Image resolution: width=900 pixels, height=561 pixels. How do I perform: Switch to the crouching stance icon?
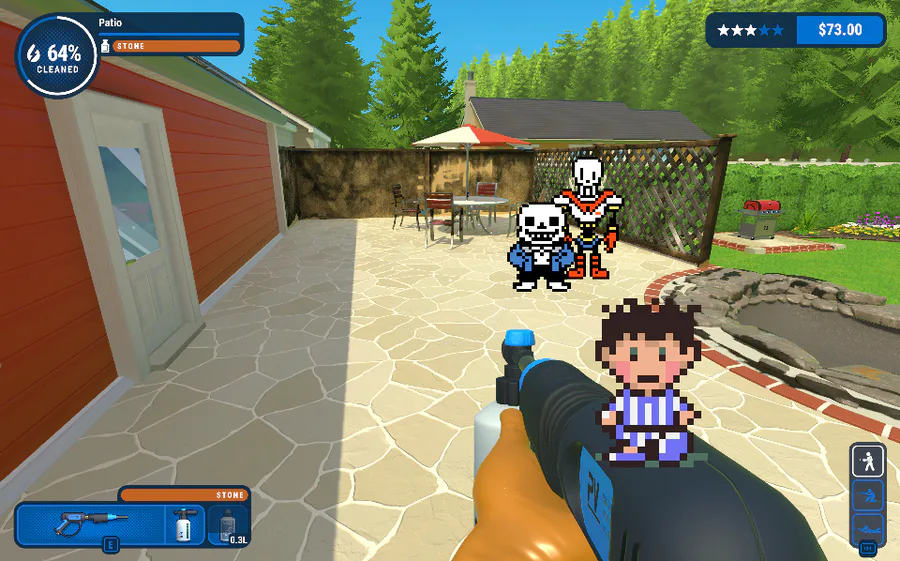tap(867, 495)
